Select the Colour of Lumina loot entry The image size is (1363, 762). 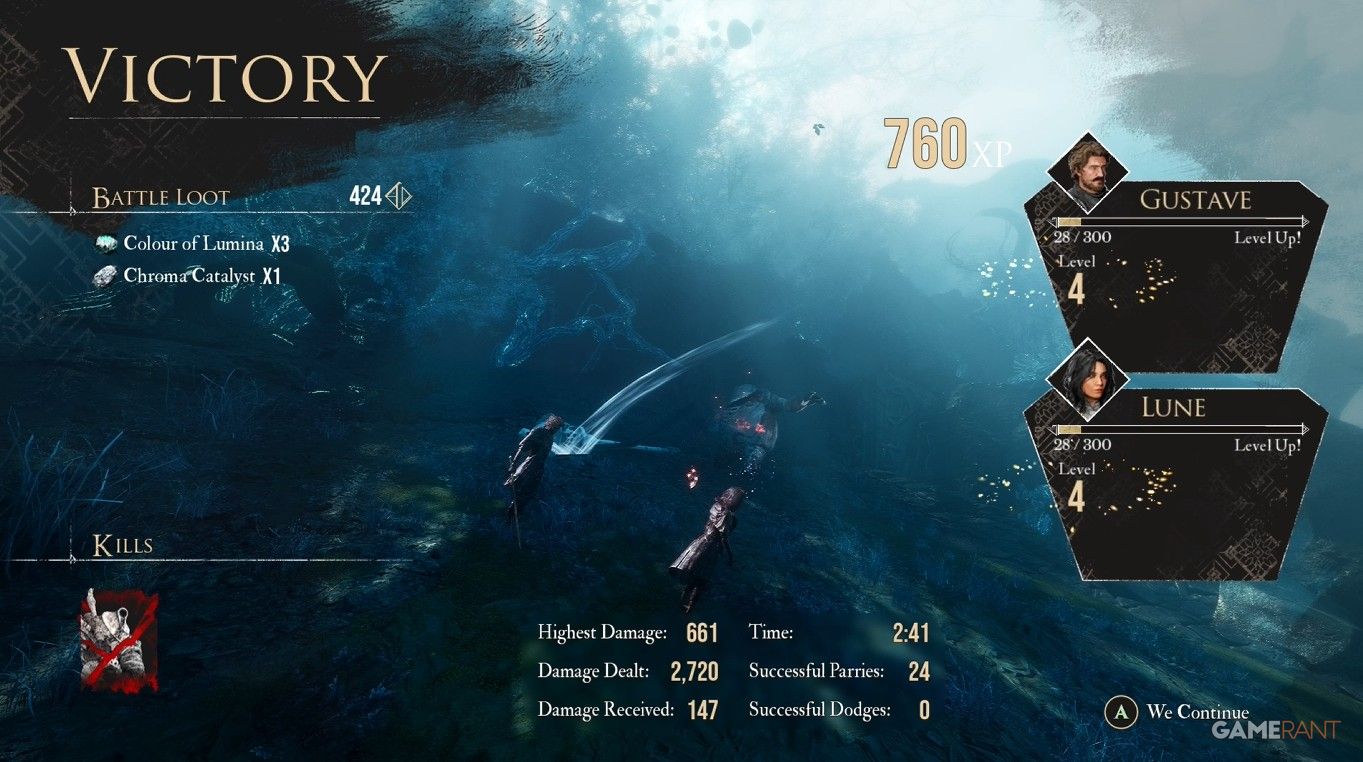(193, 244)
